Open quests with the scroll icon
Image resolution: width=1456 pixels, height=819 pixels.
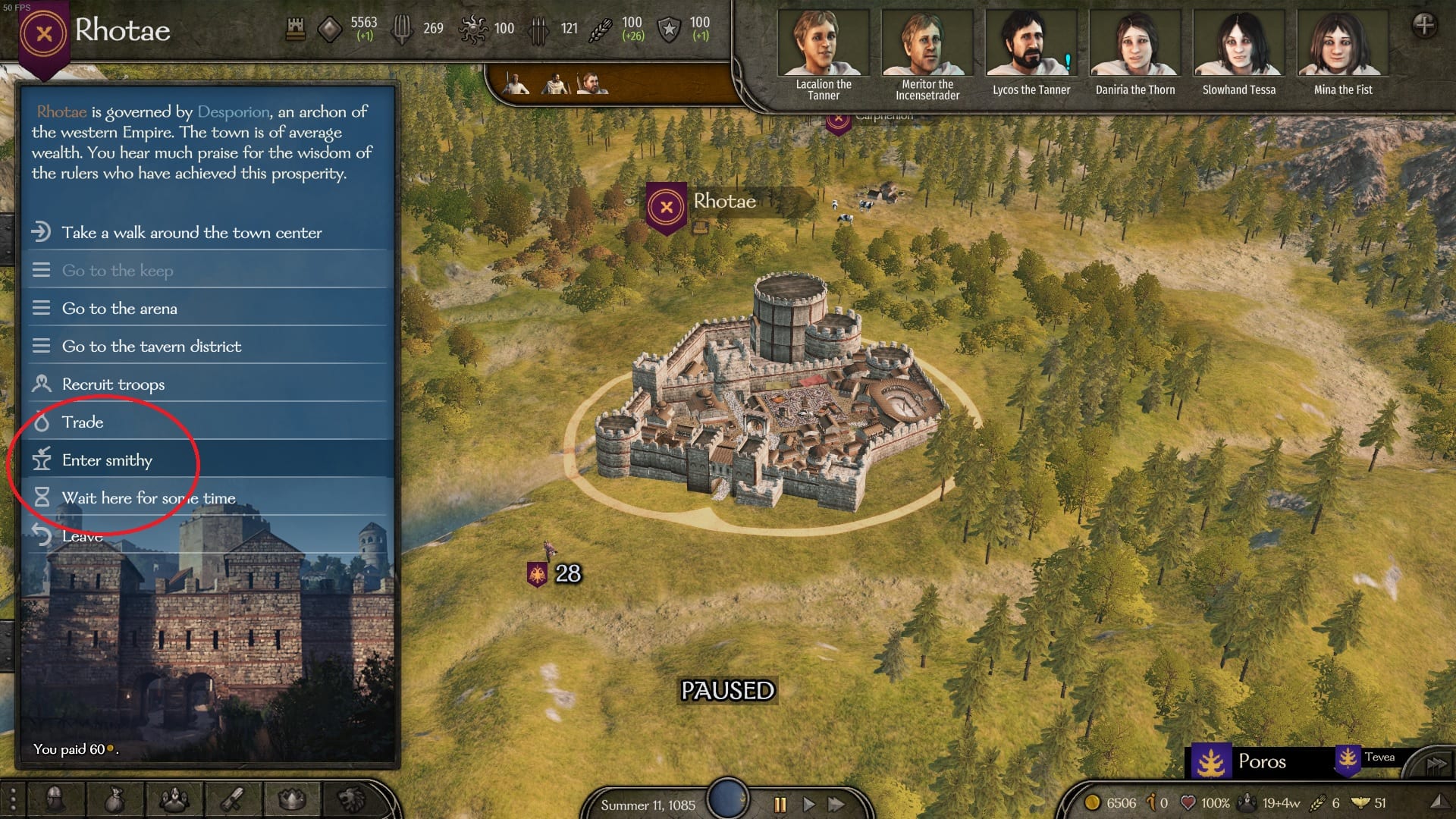(x=233, y=799)
